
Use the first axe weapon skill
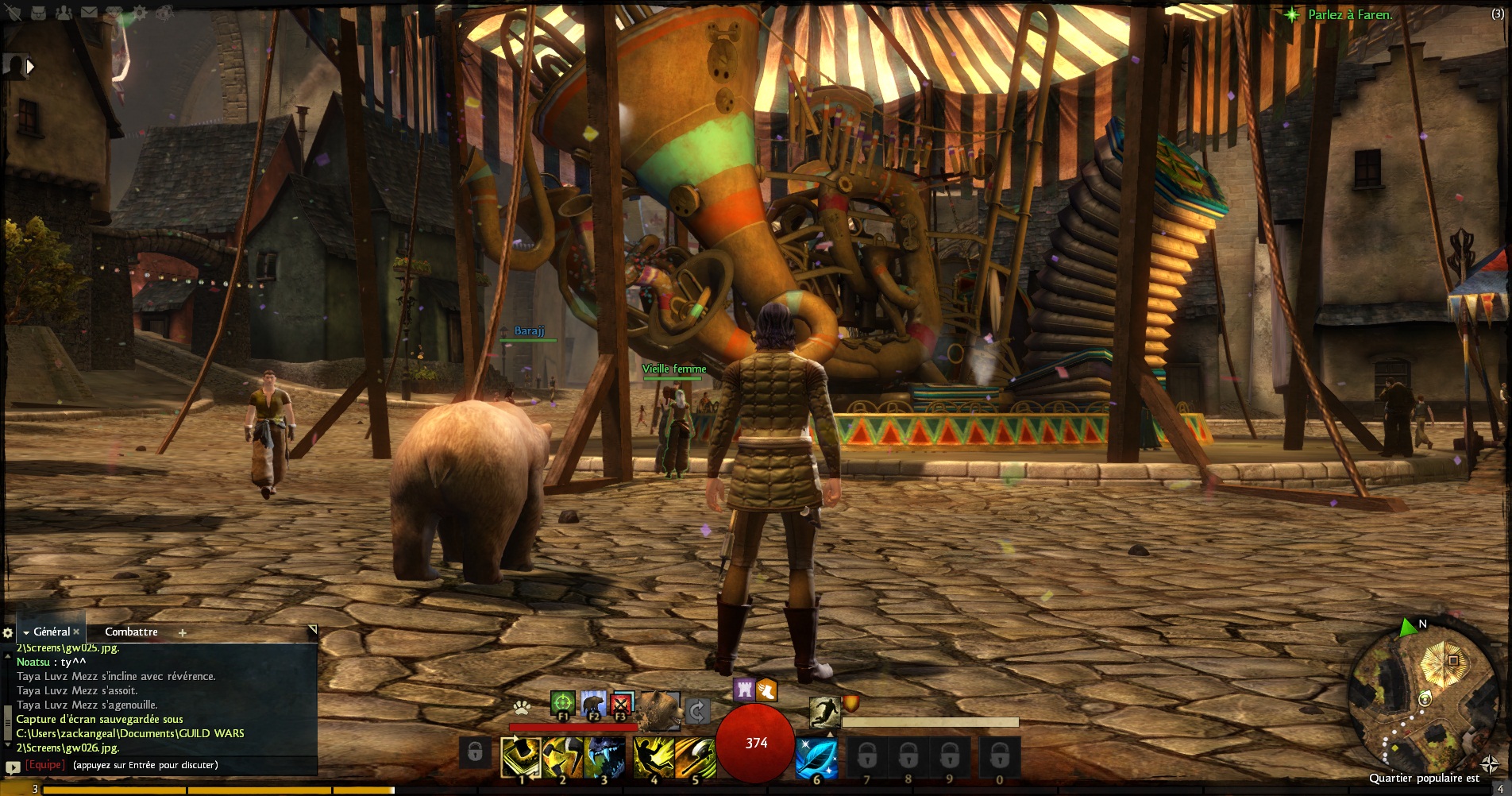pyautogui.click(x=521, y=757)
